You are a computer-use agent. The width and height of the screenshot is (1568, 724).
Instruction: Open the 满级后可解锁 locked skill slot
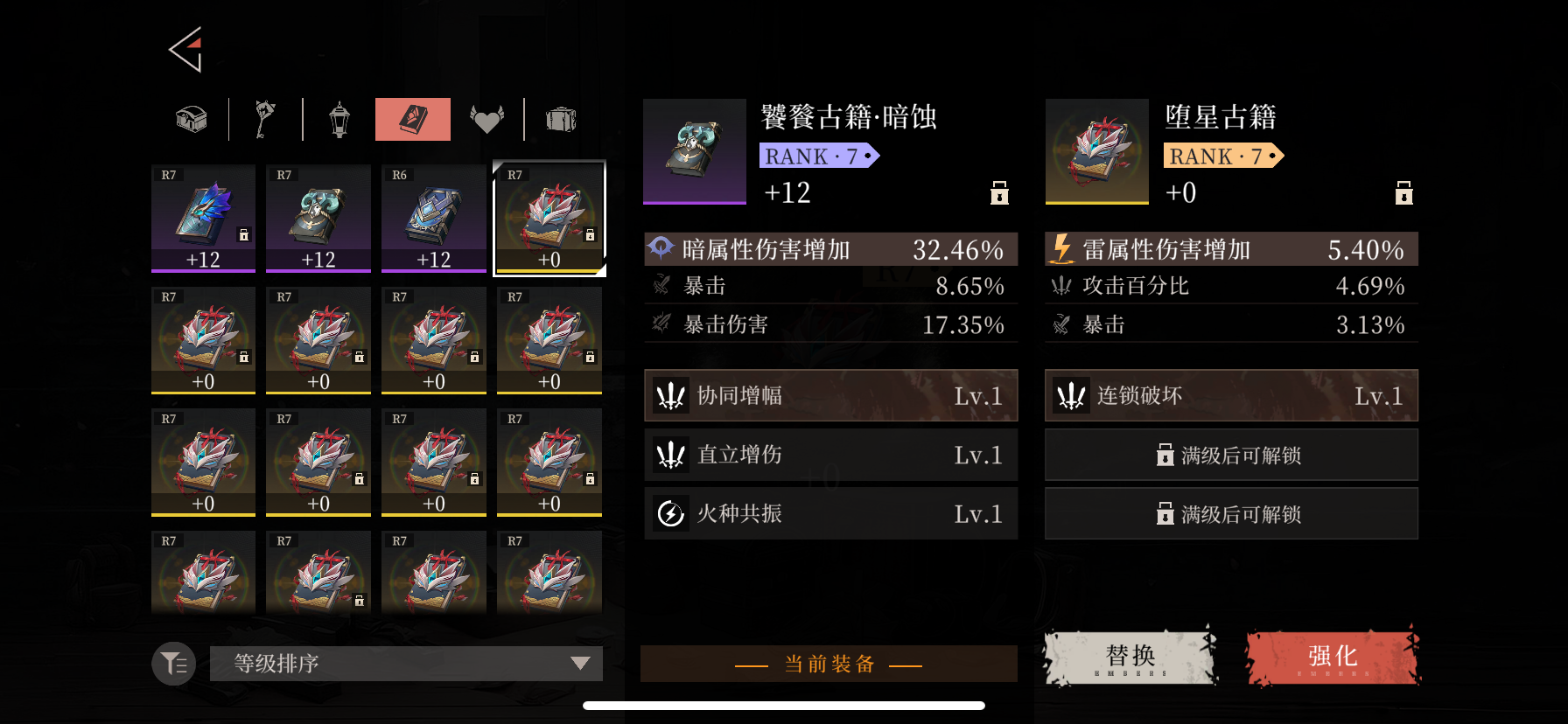[1230, 455]
